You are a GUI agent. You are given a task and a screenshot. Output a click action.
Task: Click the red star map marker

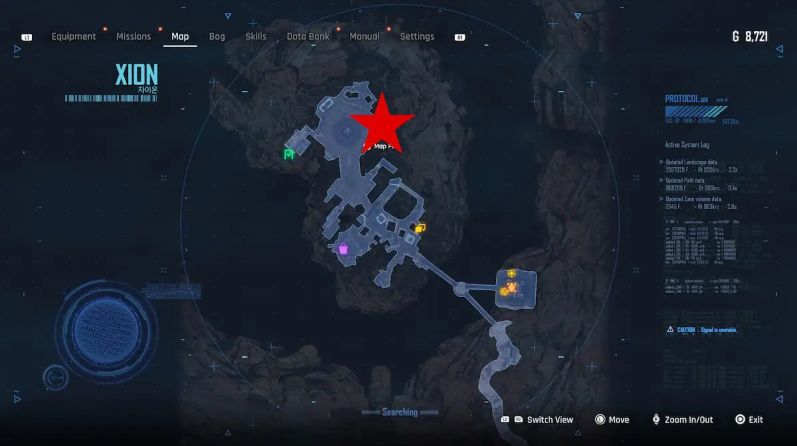382,124
